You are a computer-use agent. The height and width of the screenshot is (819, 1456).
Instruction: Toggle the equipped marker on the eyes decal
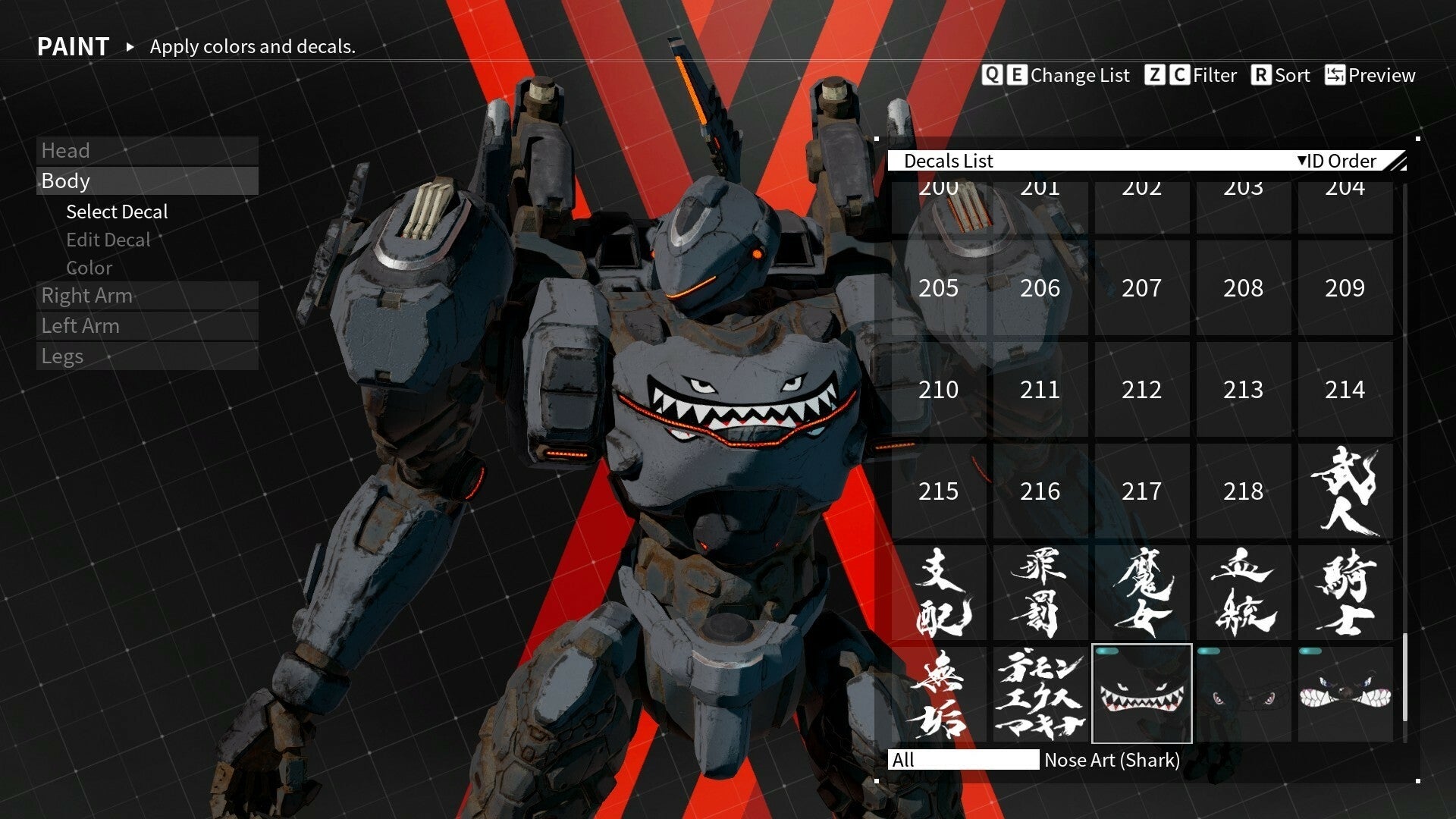[x=1209, y=651]
